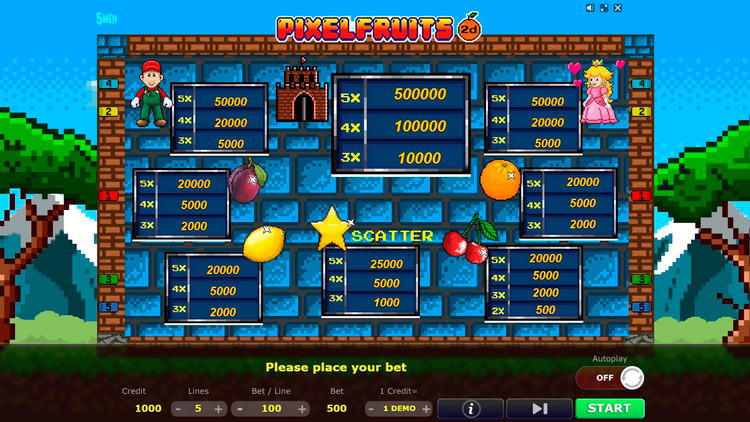Viewport: 750px width, 422px height.
Task: Start the spin with the START button
Action: pyautogui.click(x=609, y=408)
